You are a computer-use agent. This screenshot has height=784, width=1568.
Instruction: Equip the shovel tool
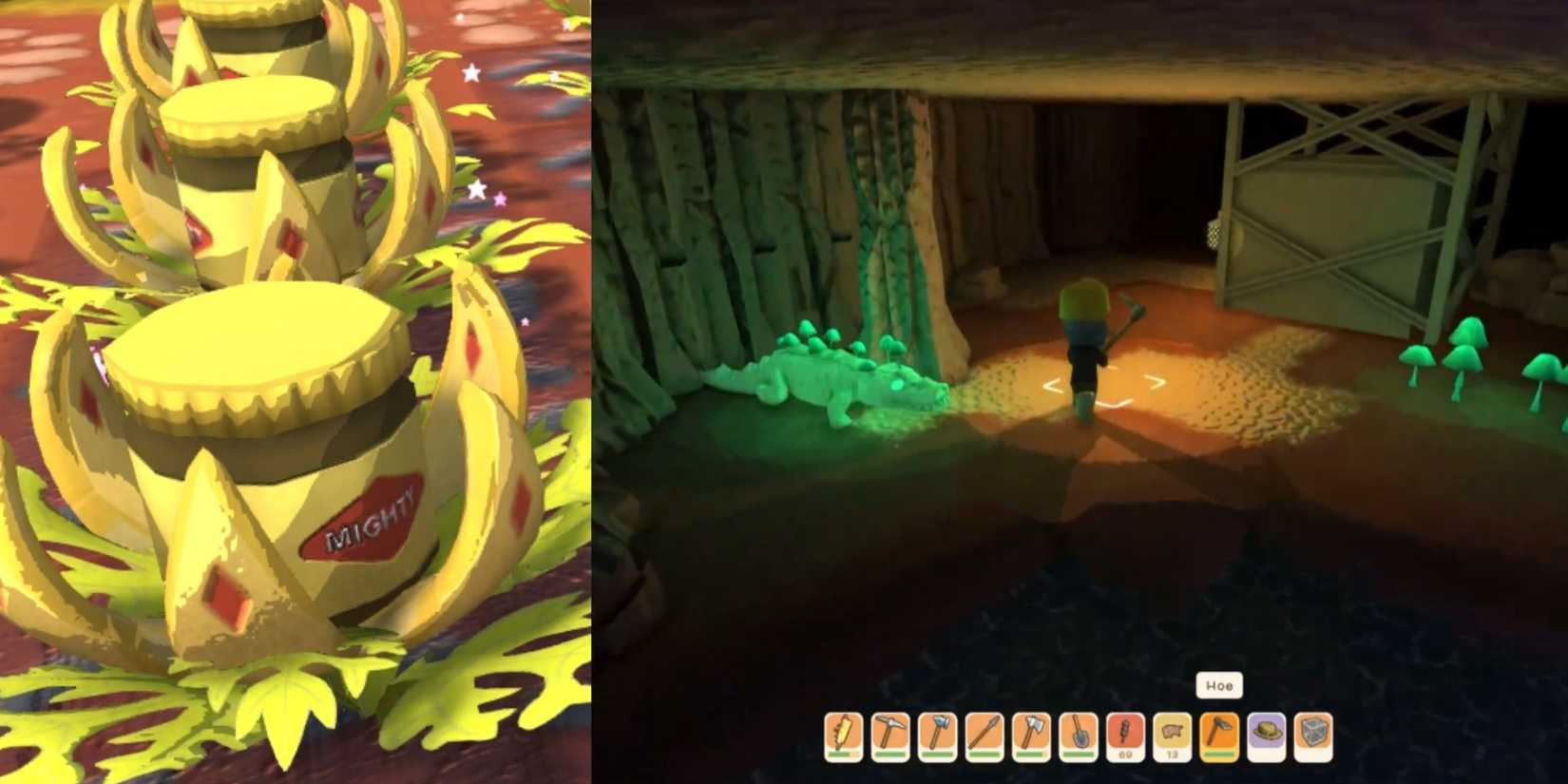pos(1079,732)
